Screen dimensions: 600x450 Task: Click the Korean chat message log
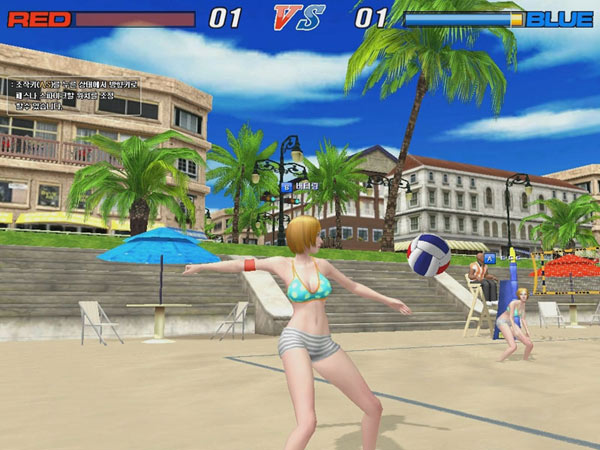point(74,95)
